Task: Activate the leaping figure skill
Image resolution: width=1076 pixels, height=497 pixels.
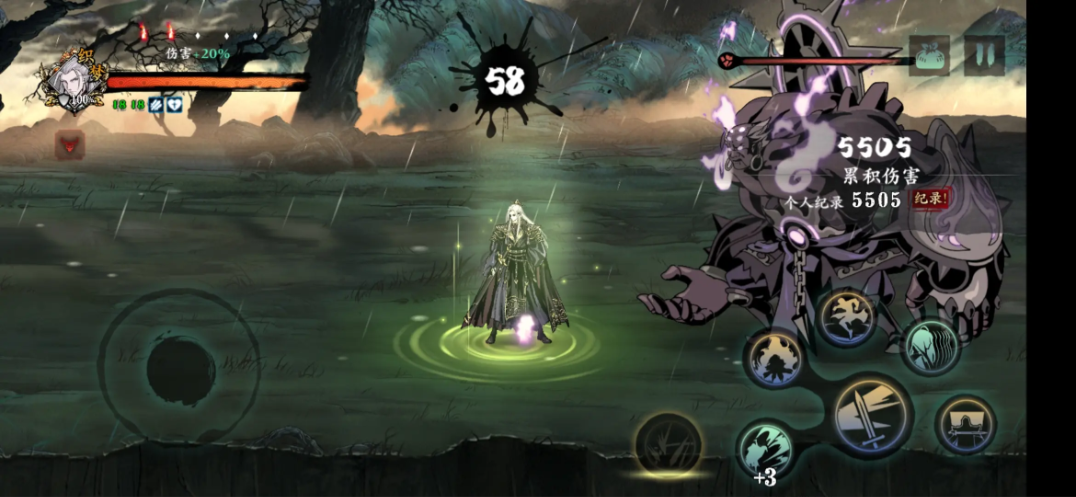Action: [847, 319]
